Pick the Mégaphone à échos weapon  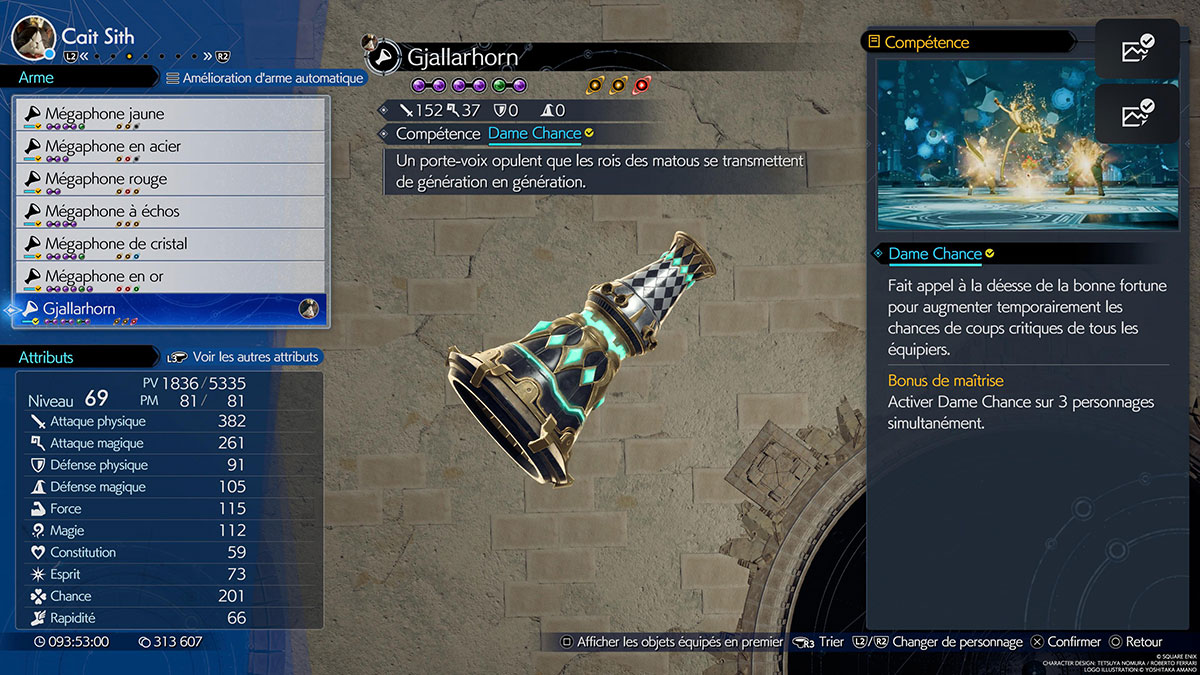click(170, 212)
